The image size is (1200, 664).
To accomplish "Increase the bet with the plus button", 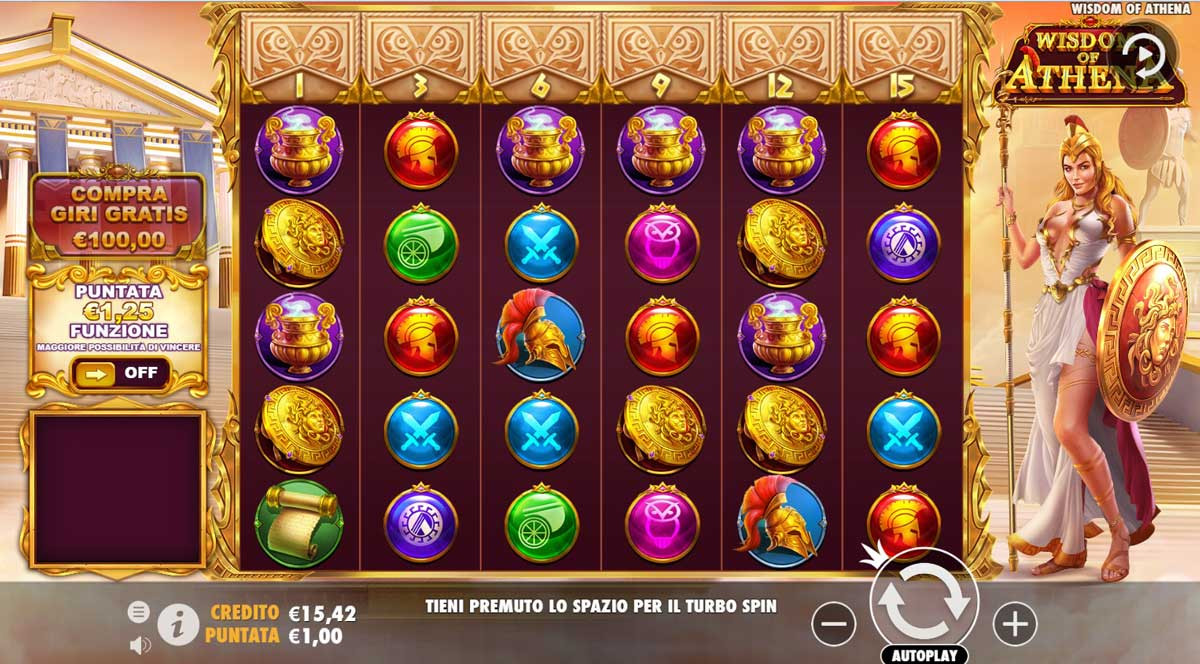I will click(x=1015, y=625).
